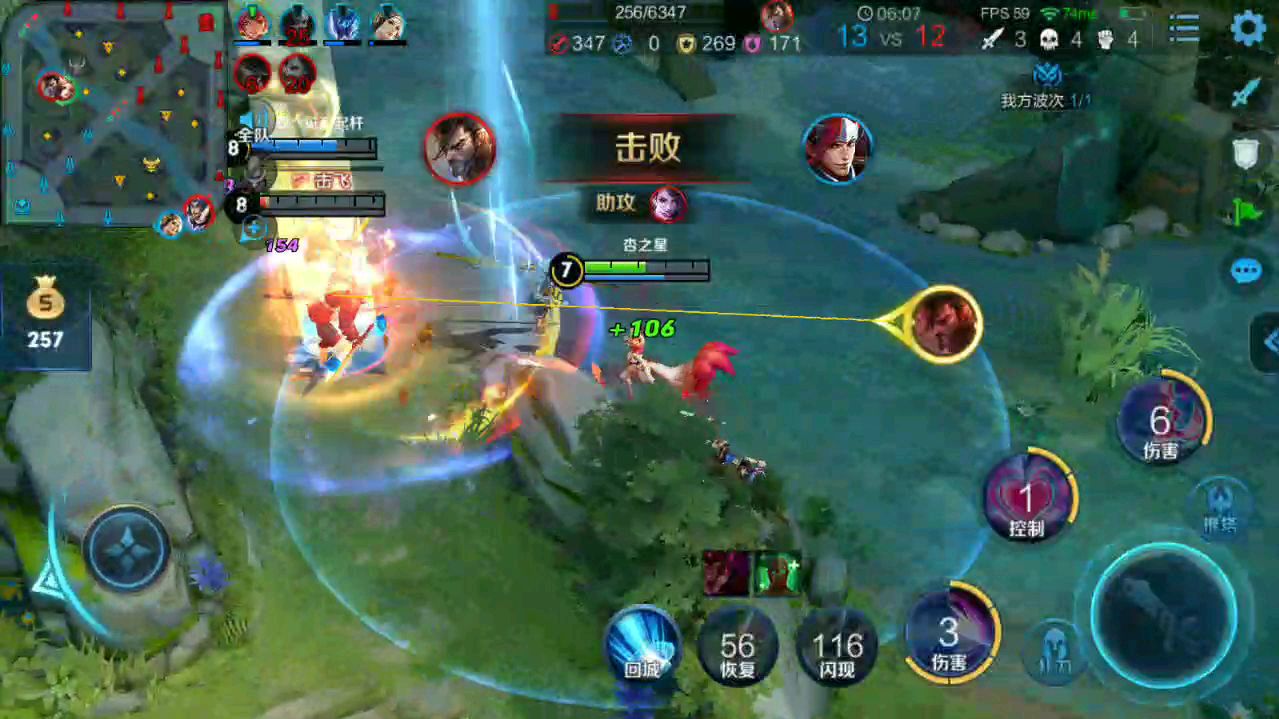Open the blue chat bubble
The height and width of the screenshot is (719, 1279).
(x=1246, y=270)
